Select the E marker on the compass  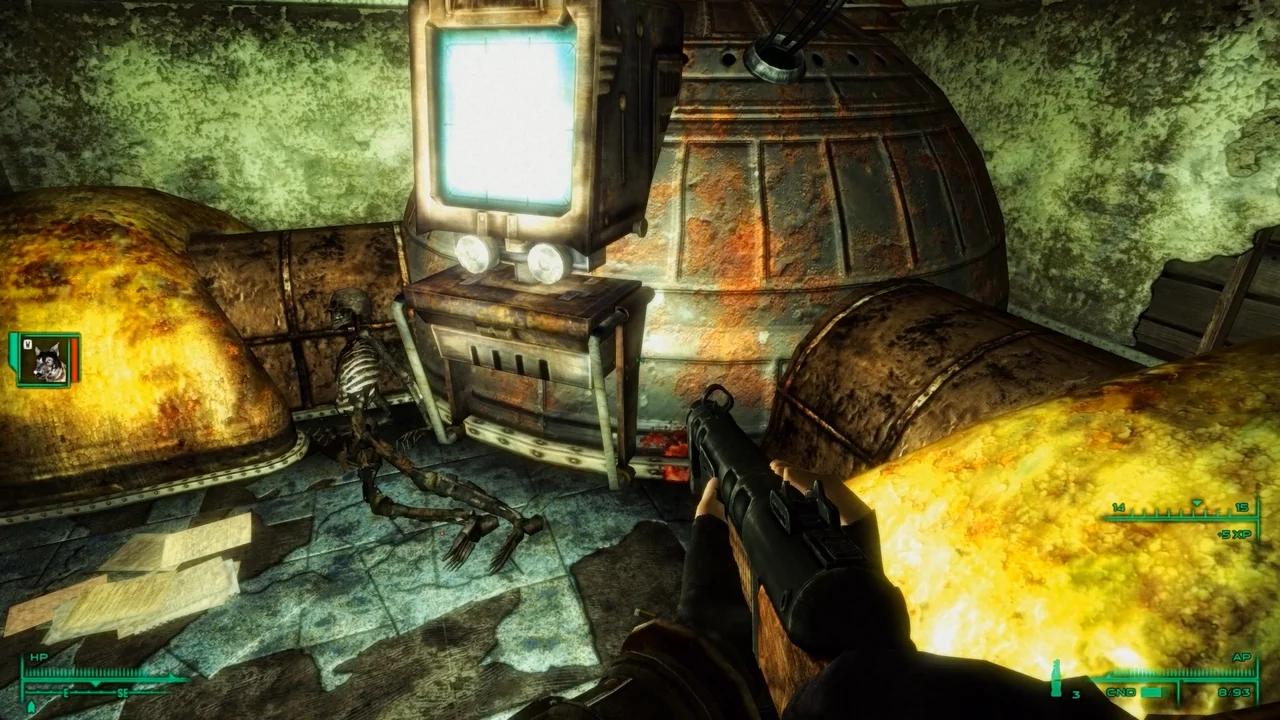[x=66, y=693]
